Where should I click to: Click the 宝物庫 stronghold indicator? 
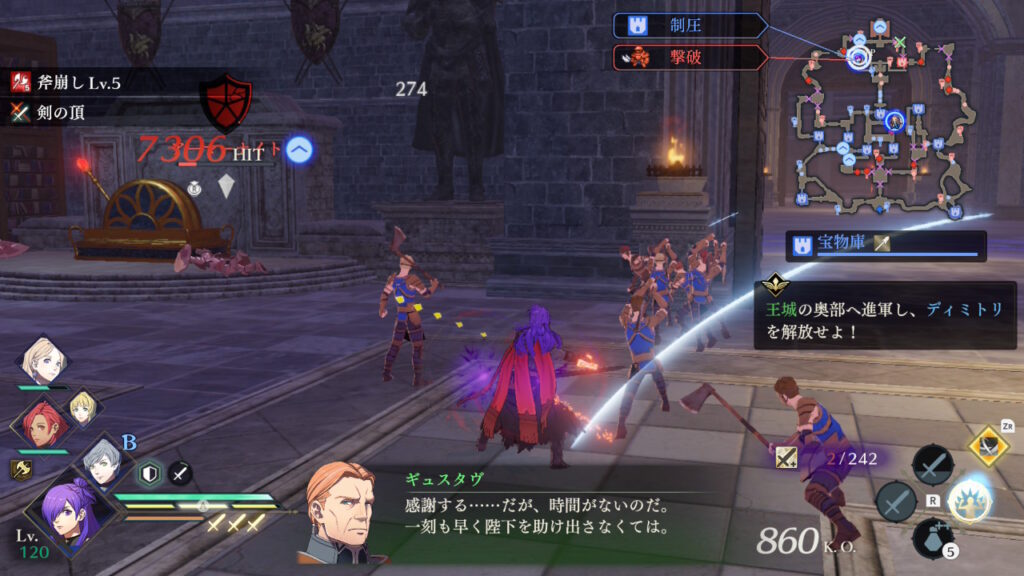[x=884, y=245]
